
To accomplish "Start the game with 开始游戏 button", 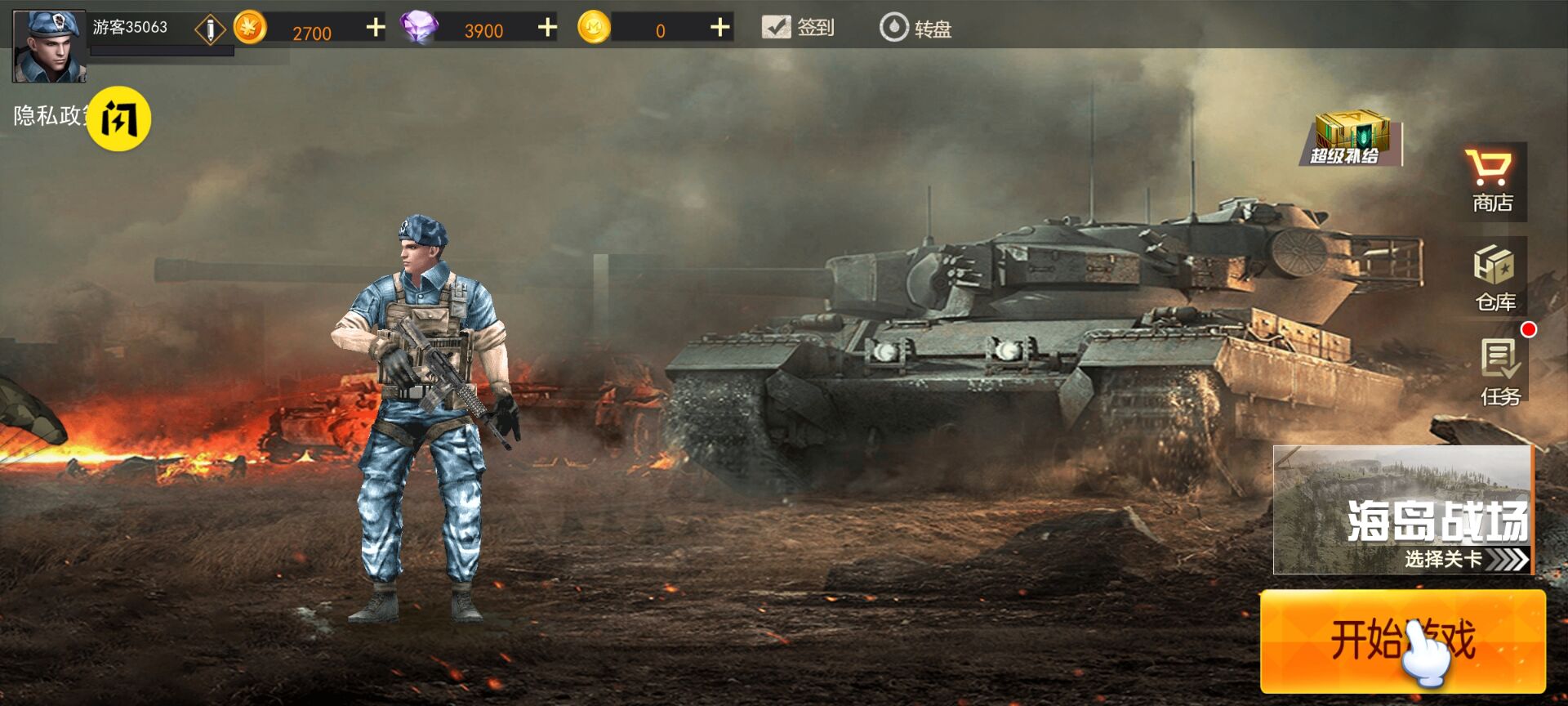I will (x=1402, y=641).
